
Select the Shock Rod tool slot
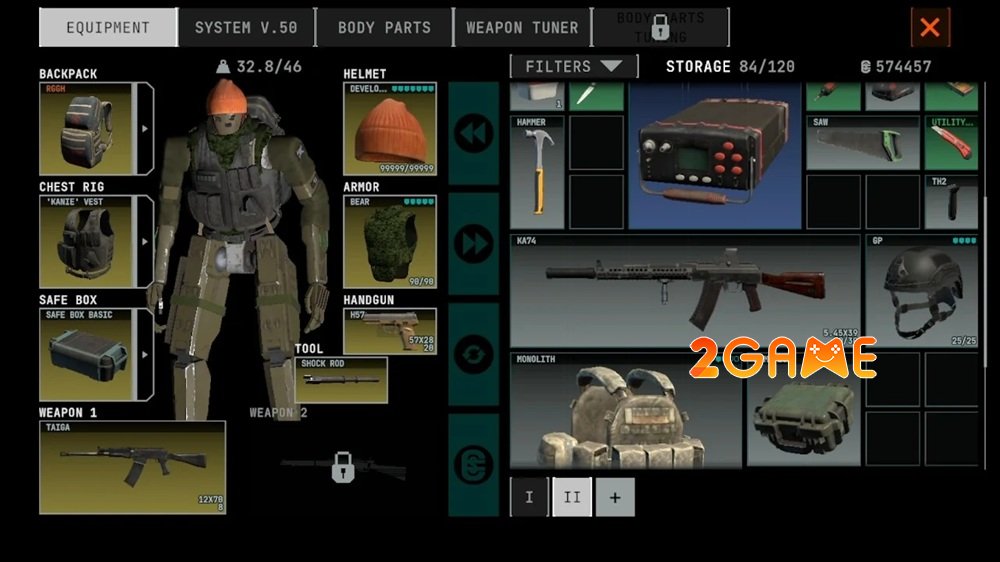(341, 380)
